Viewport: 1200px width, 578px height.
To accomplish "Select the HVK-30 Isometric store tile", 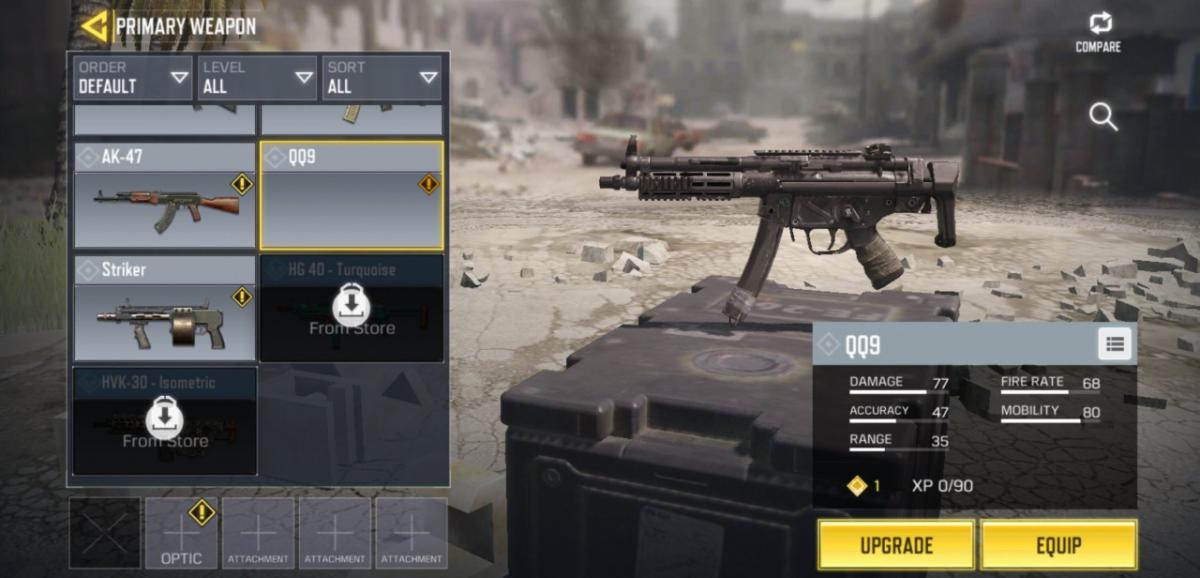I will coord(165,420).
